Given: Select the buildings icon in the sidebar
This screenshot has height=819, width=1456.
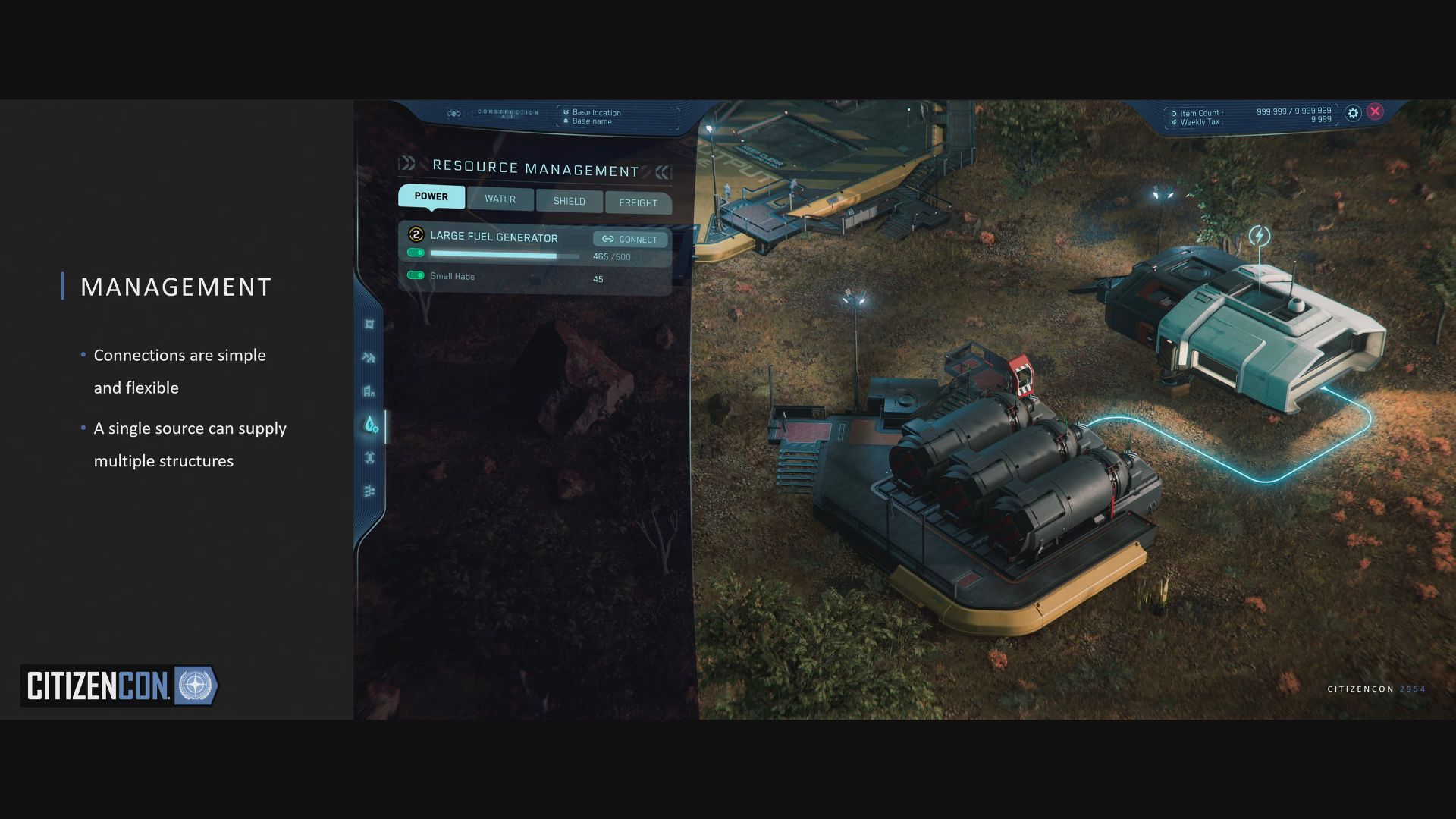Looking at the screenshot, I should (369, 391).
